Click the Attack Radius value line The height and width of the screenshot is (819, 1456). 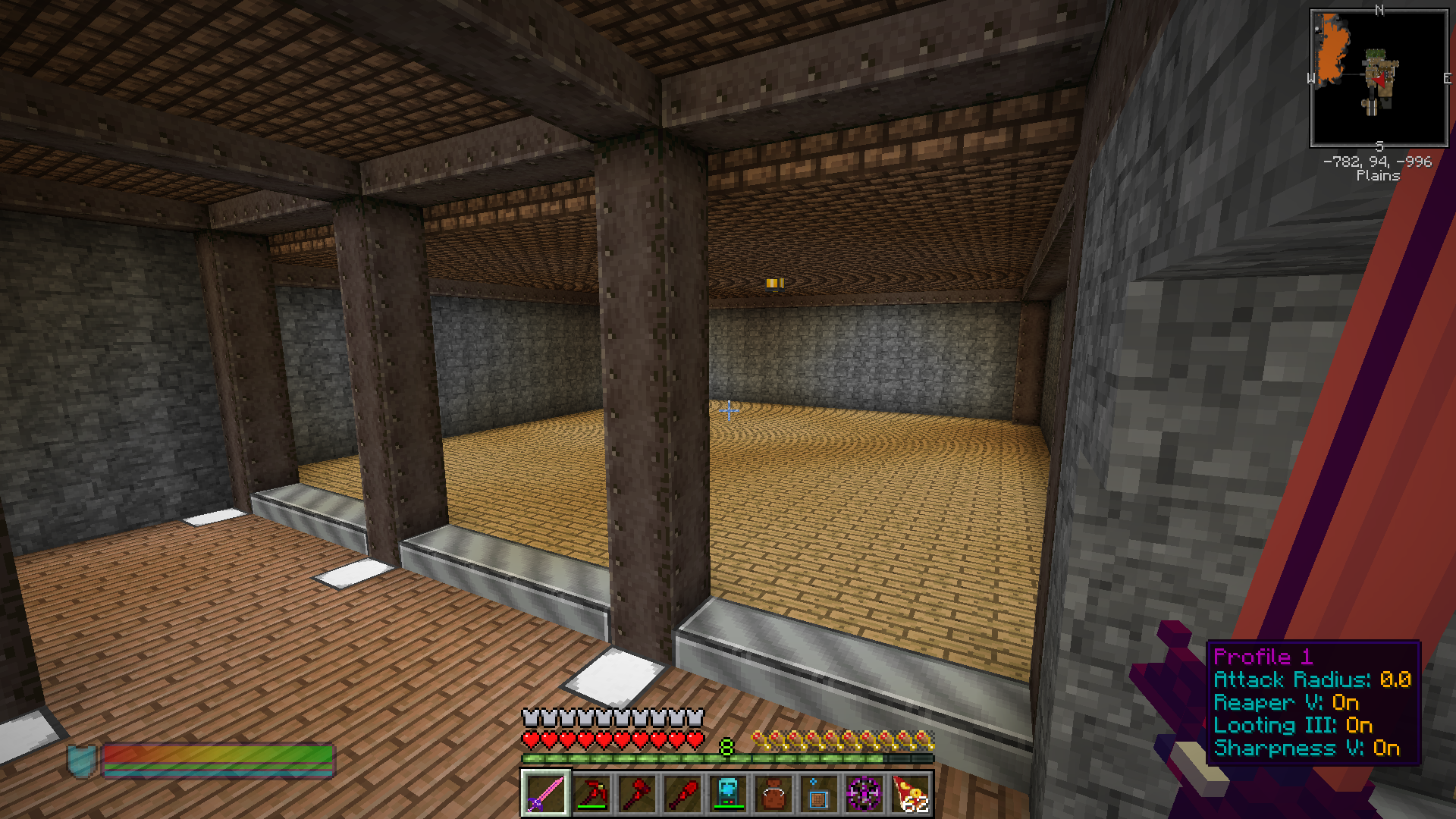[1312, 679]
